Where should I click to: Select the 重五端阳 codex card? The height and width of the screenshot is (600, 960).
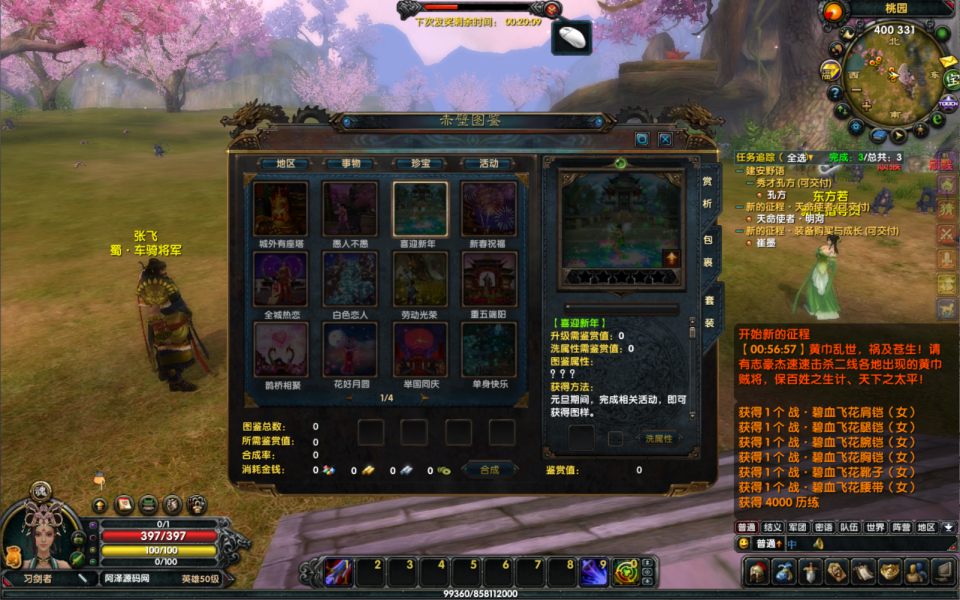[489, 279]
